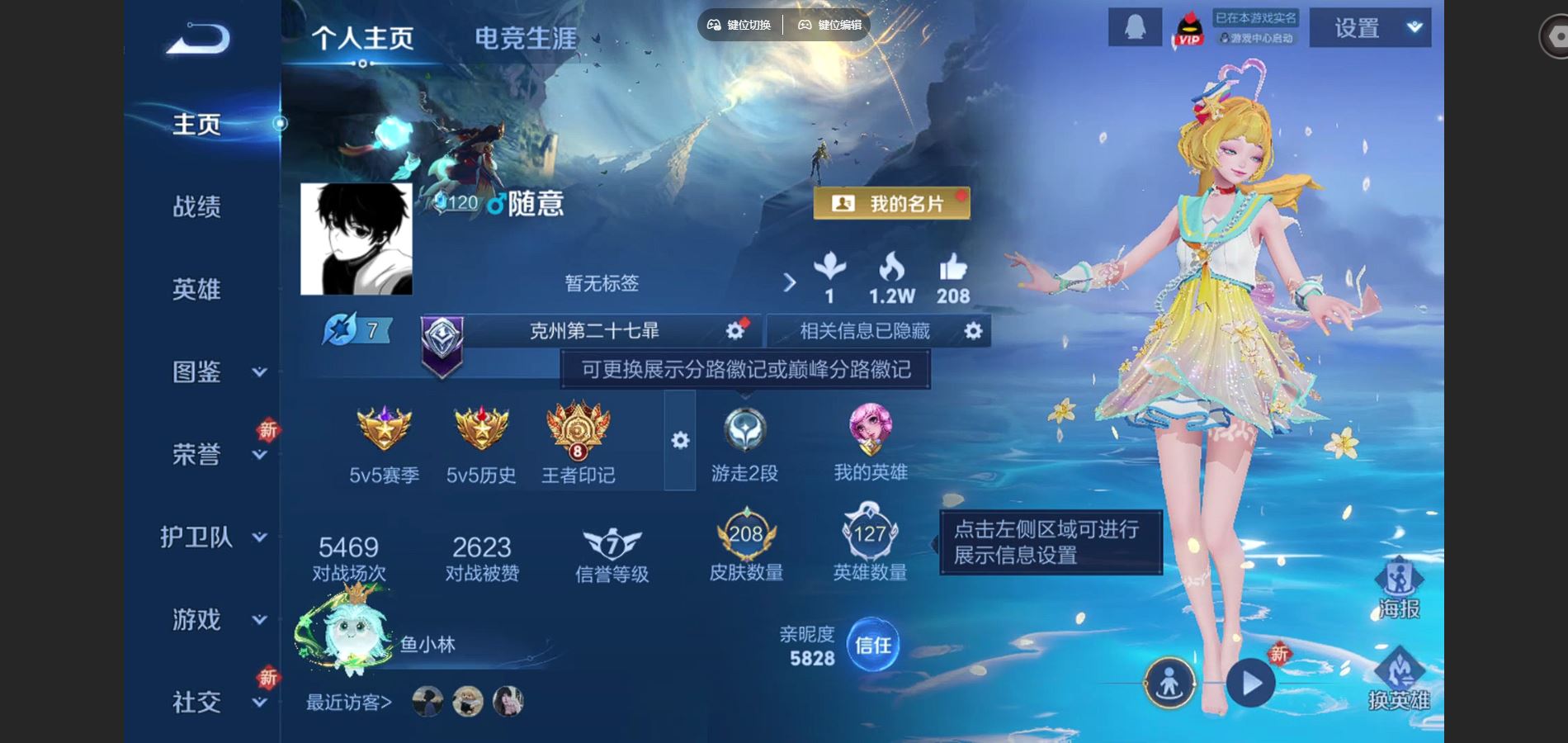
Task: Expand the 设置 dropdown arrow
Action: 1414,26
